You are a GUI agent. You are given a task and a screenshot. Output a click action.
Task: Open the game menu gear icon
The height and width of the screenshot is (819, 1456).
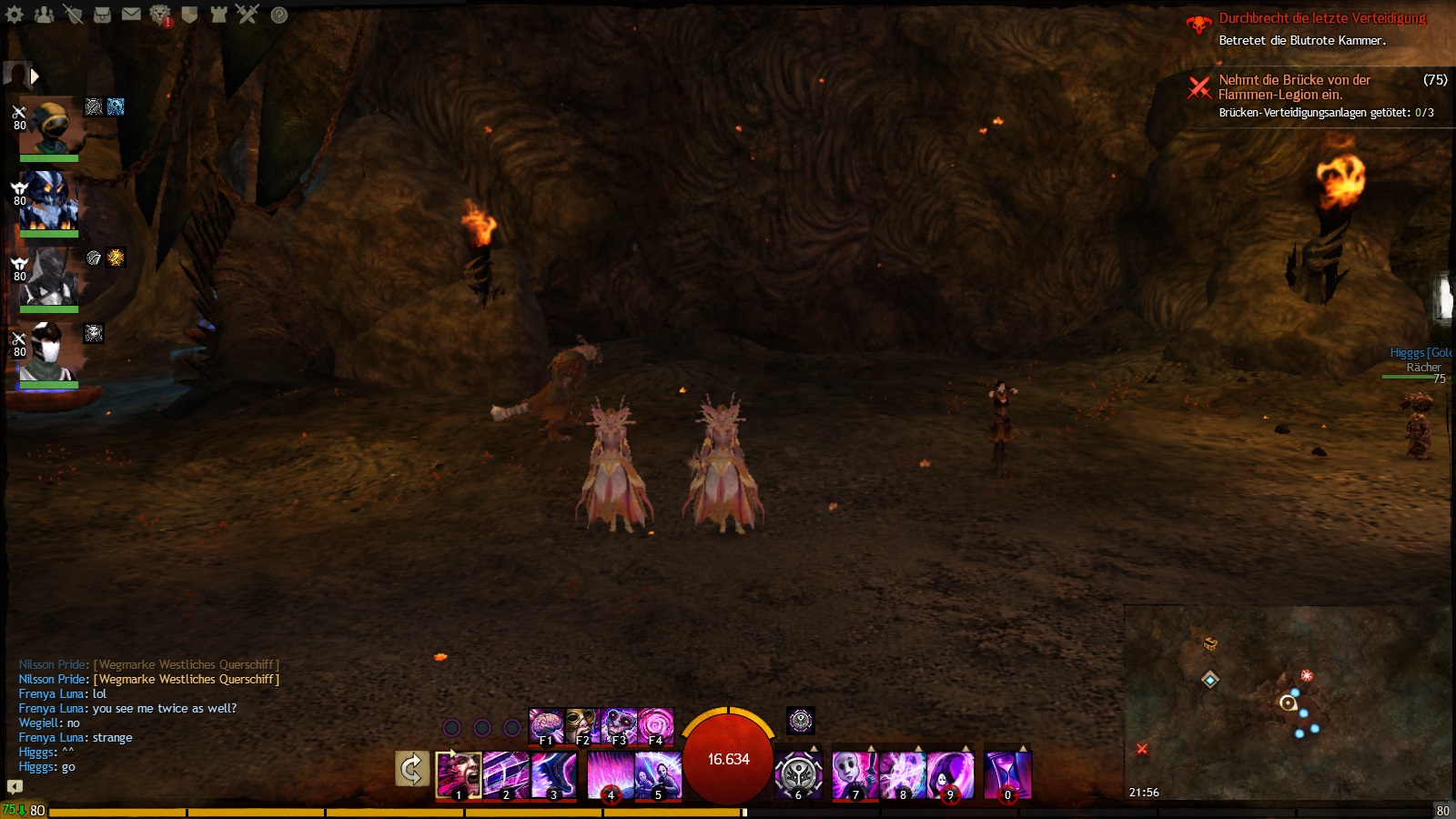(15, 14)
